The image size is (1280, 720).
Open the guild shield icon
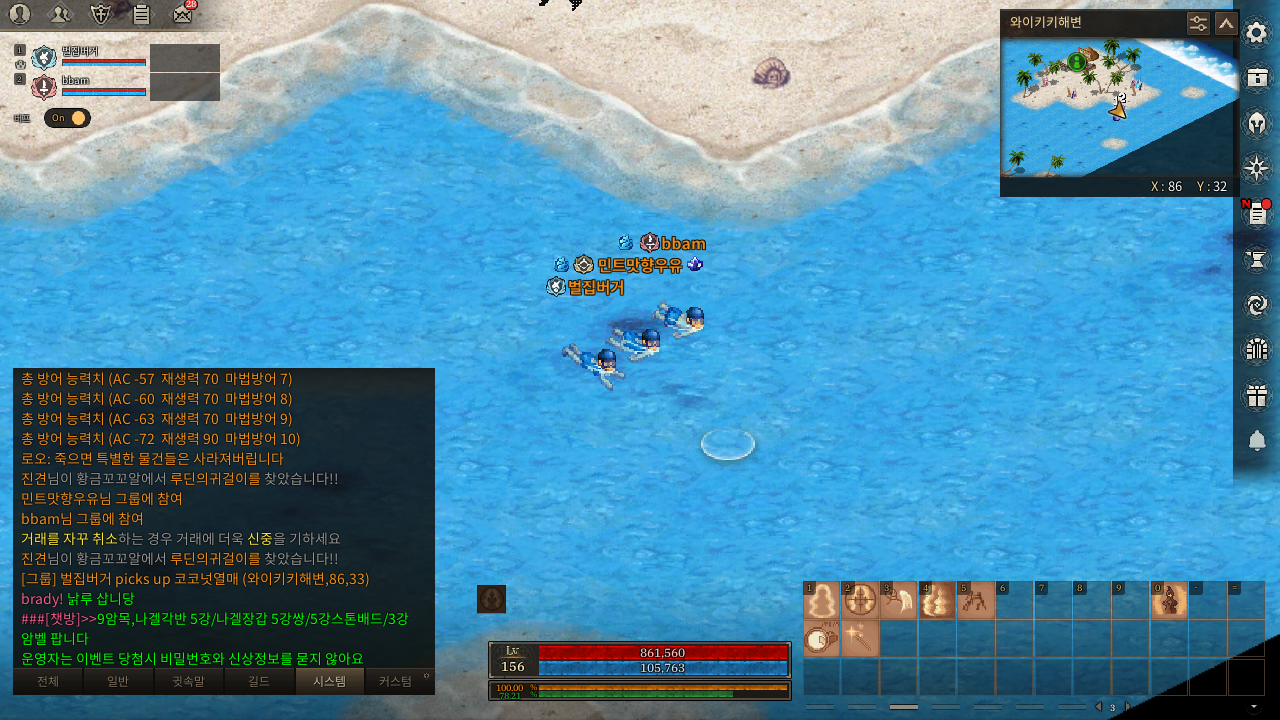pos(100,14)
